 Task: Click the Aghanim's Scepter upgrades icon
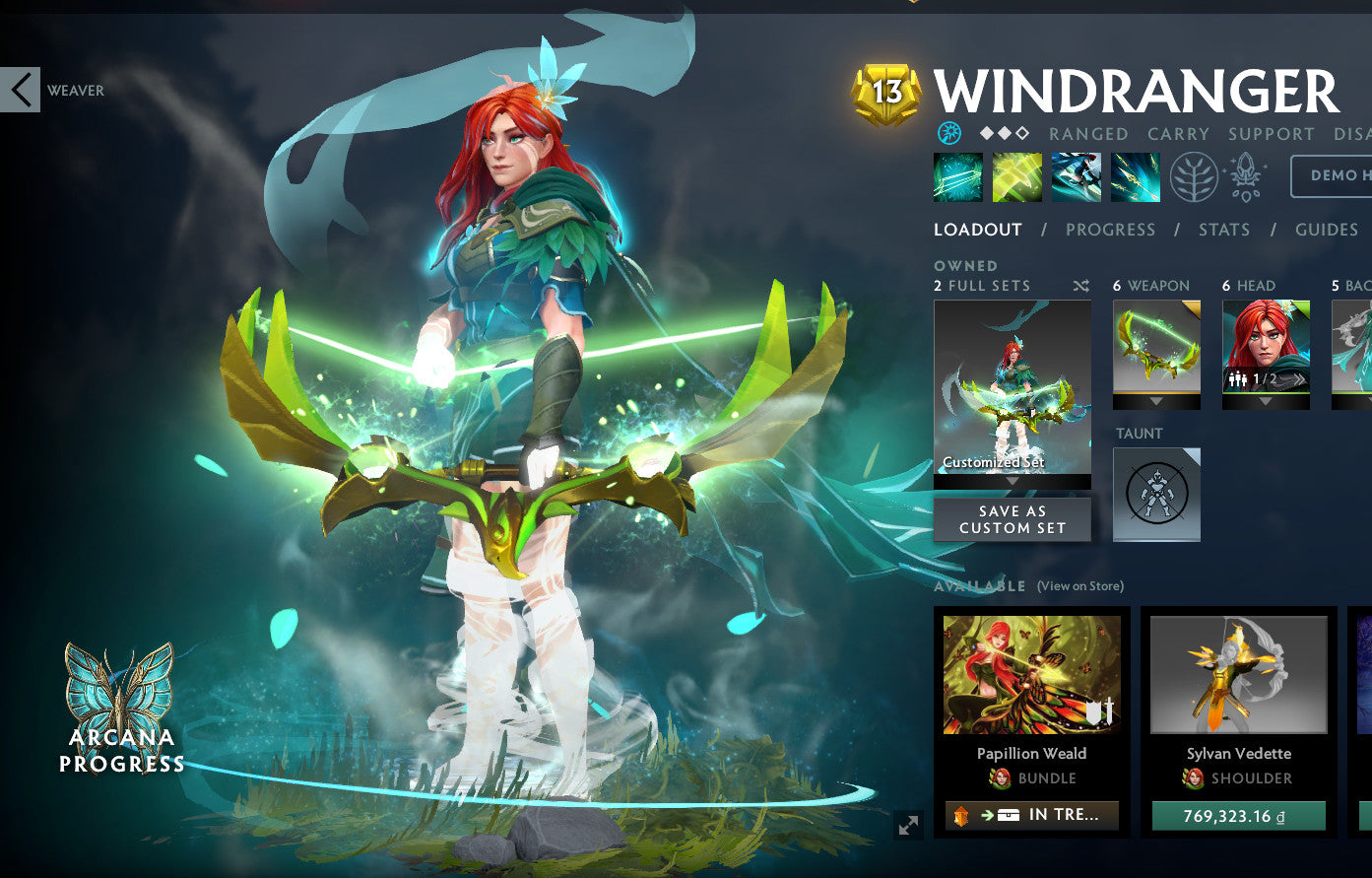pos(1244,176)
